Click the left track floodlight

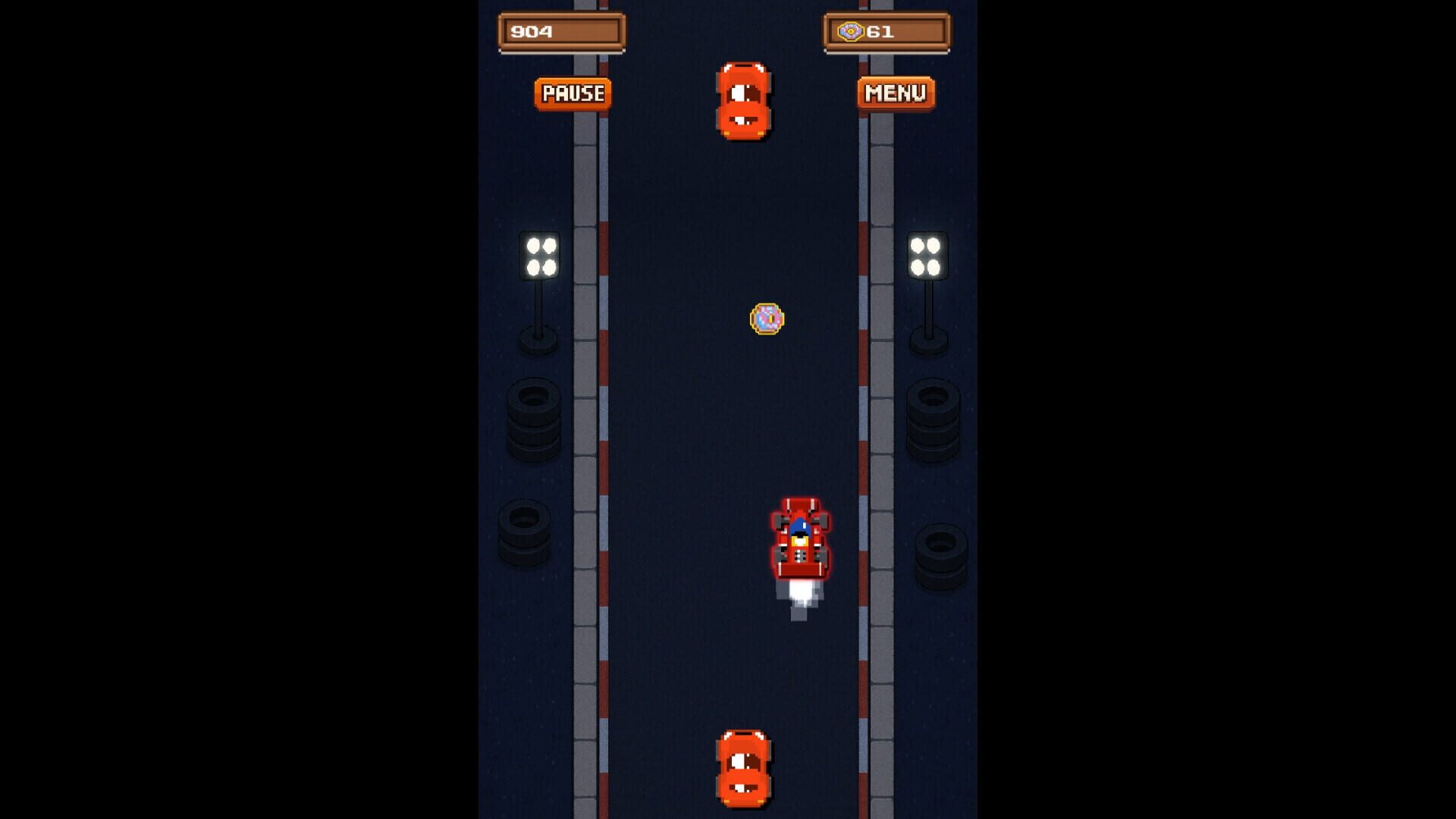(x=540, y=254)
